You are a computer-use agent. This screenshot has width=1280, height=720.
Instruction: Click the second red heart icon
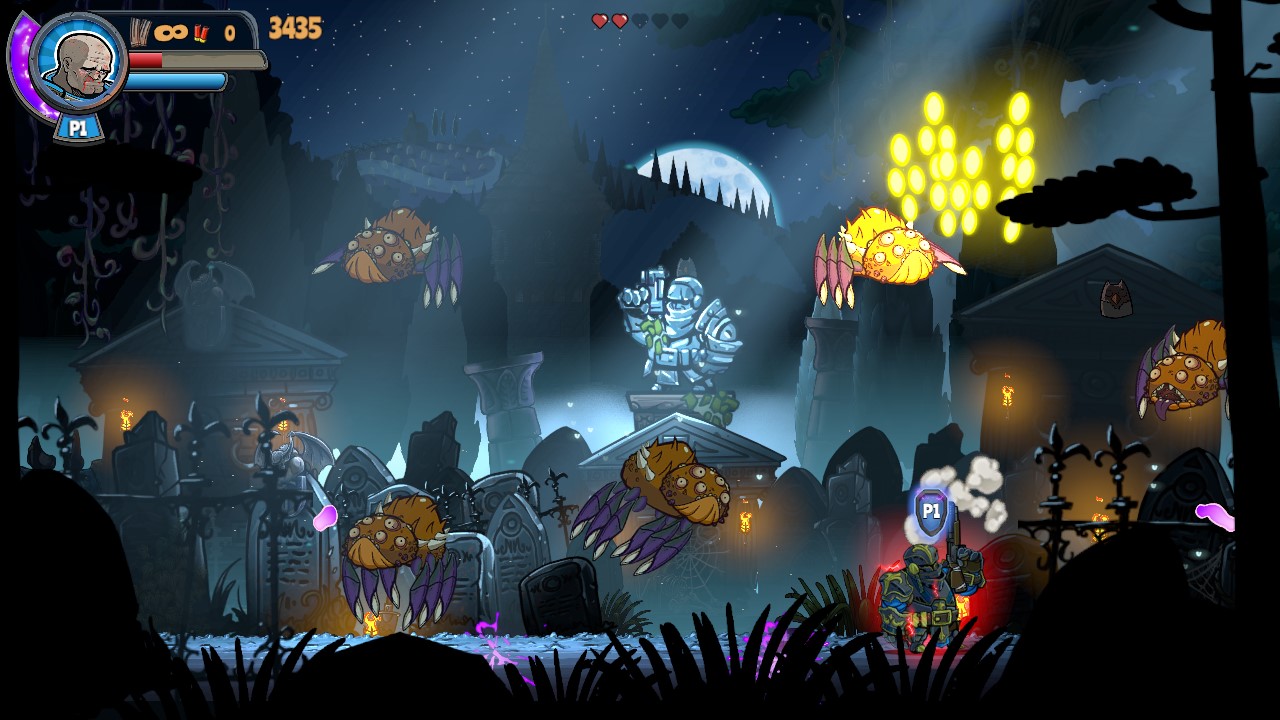[619, 20]
